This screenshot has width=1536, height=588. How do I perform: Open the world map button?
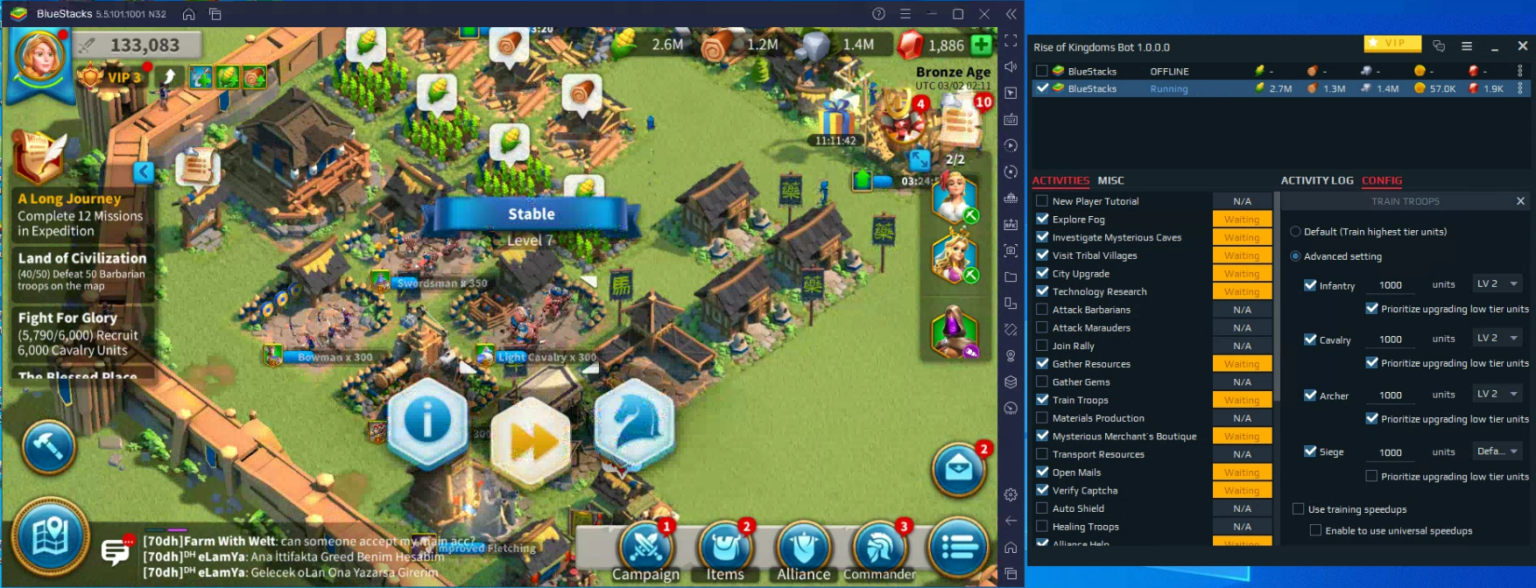tap(50, 537)
